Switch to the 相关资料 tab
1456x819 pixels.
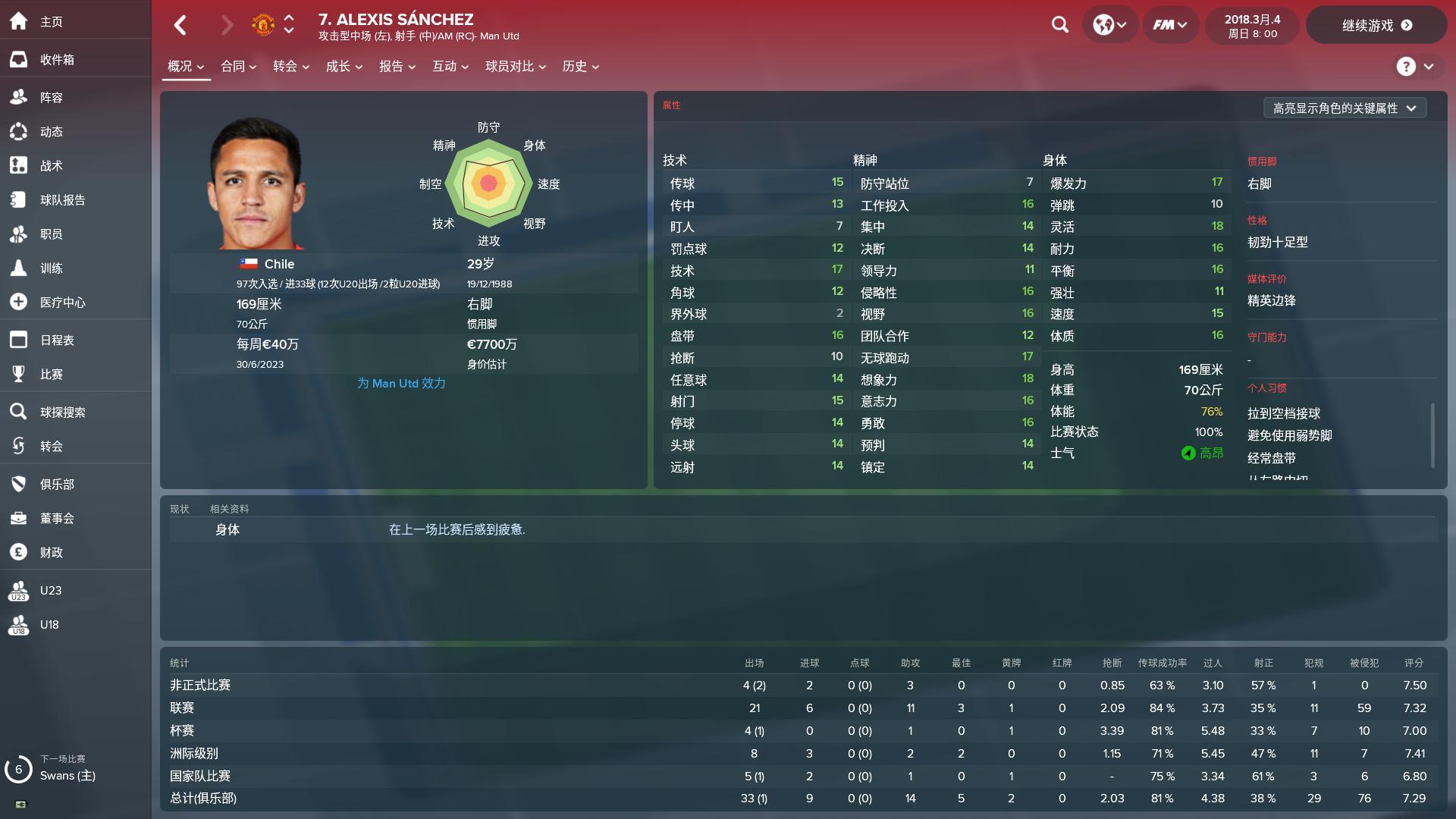pyautogui.click(x=227, y=509)
